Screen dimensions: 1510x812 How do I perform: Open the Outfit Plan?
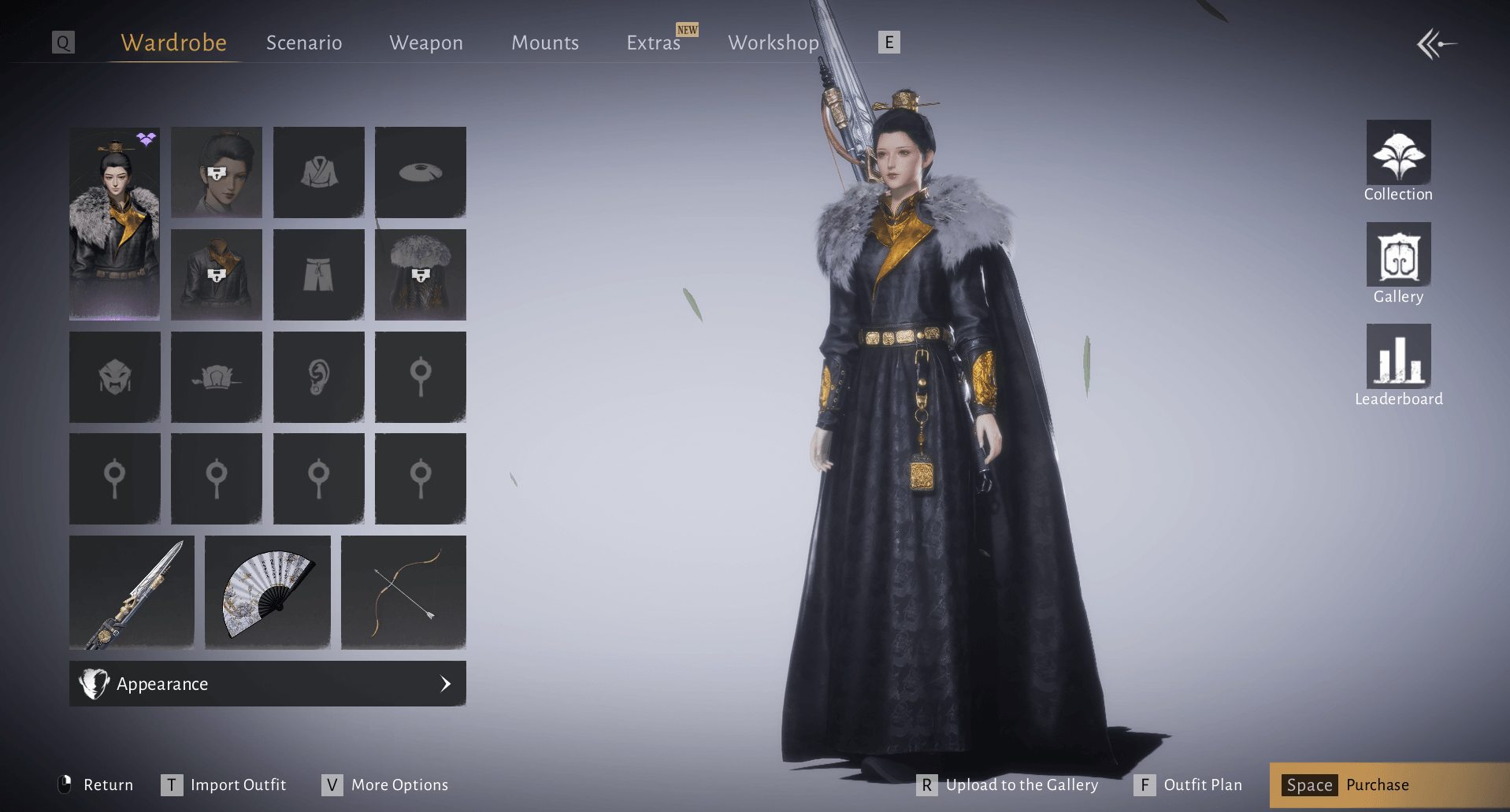(1189, 784)
